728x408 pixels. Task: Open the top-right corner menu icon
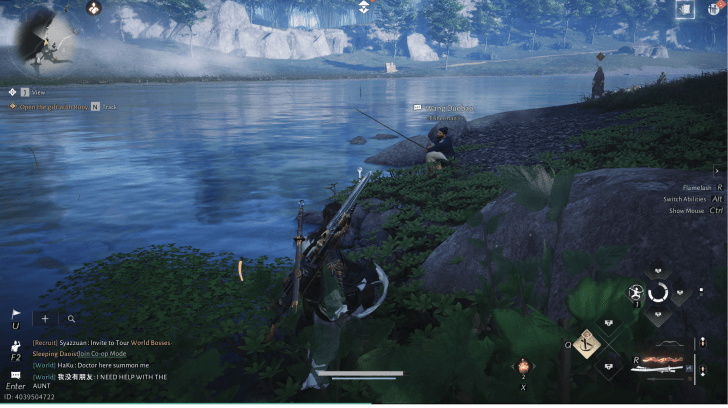pyautogui.click(x=714, y=9)
